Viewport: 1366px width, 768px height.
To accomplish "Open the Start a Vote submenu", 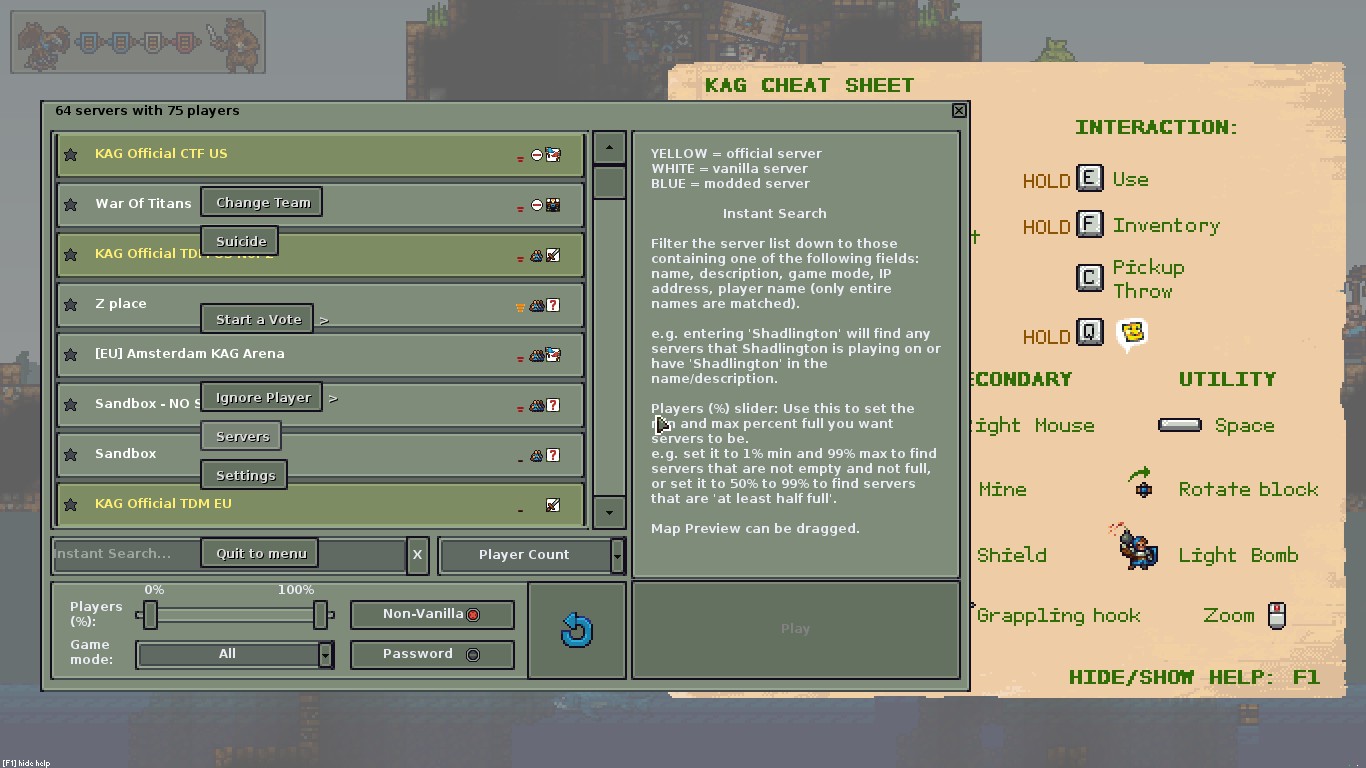I will 258,319.
